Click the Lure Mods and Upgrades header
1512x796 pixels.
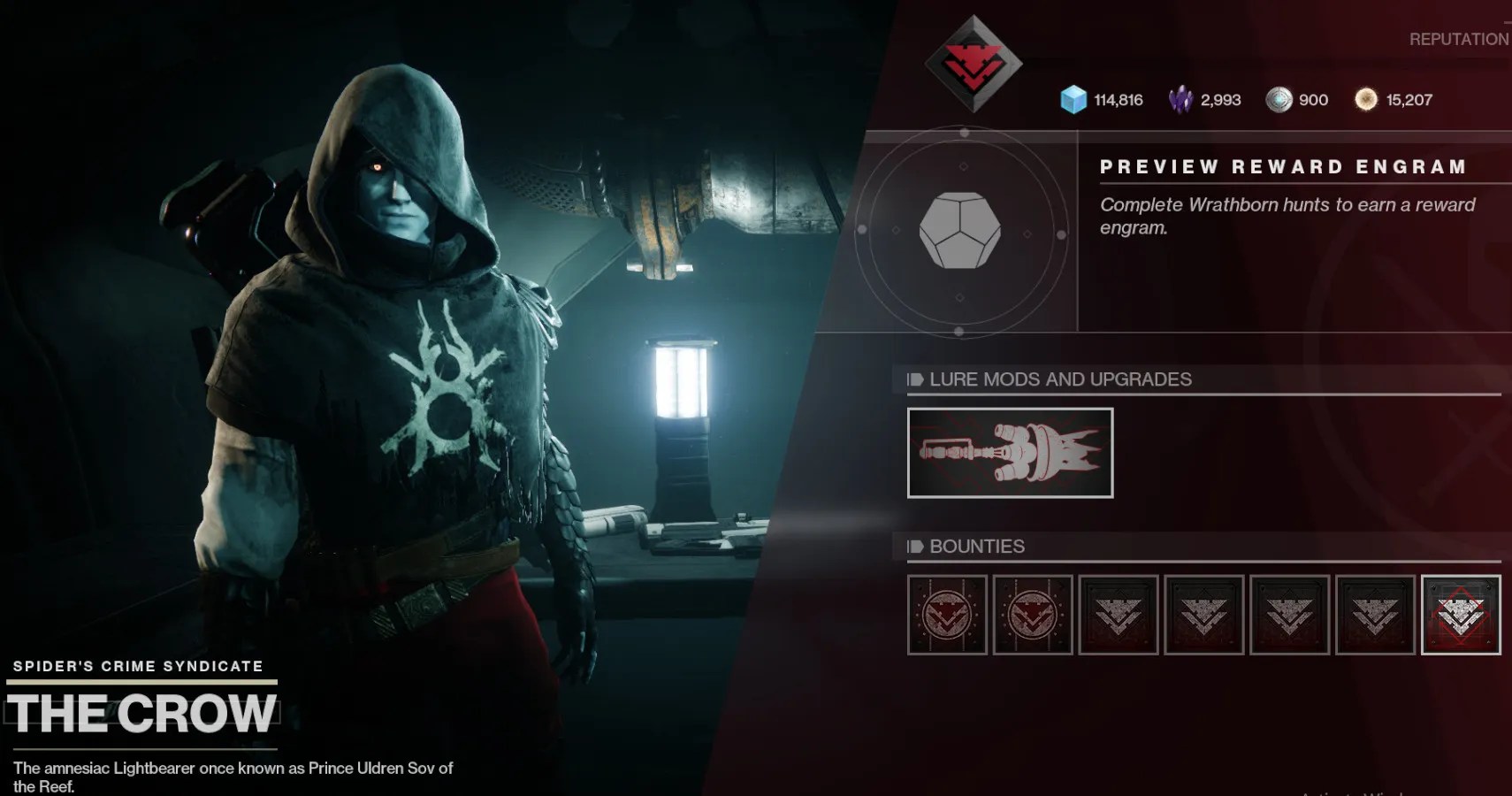pos(1061,379)
